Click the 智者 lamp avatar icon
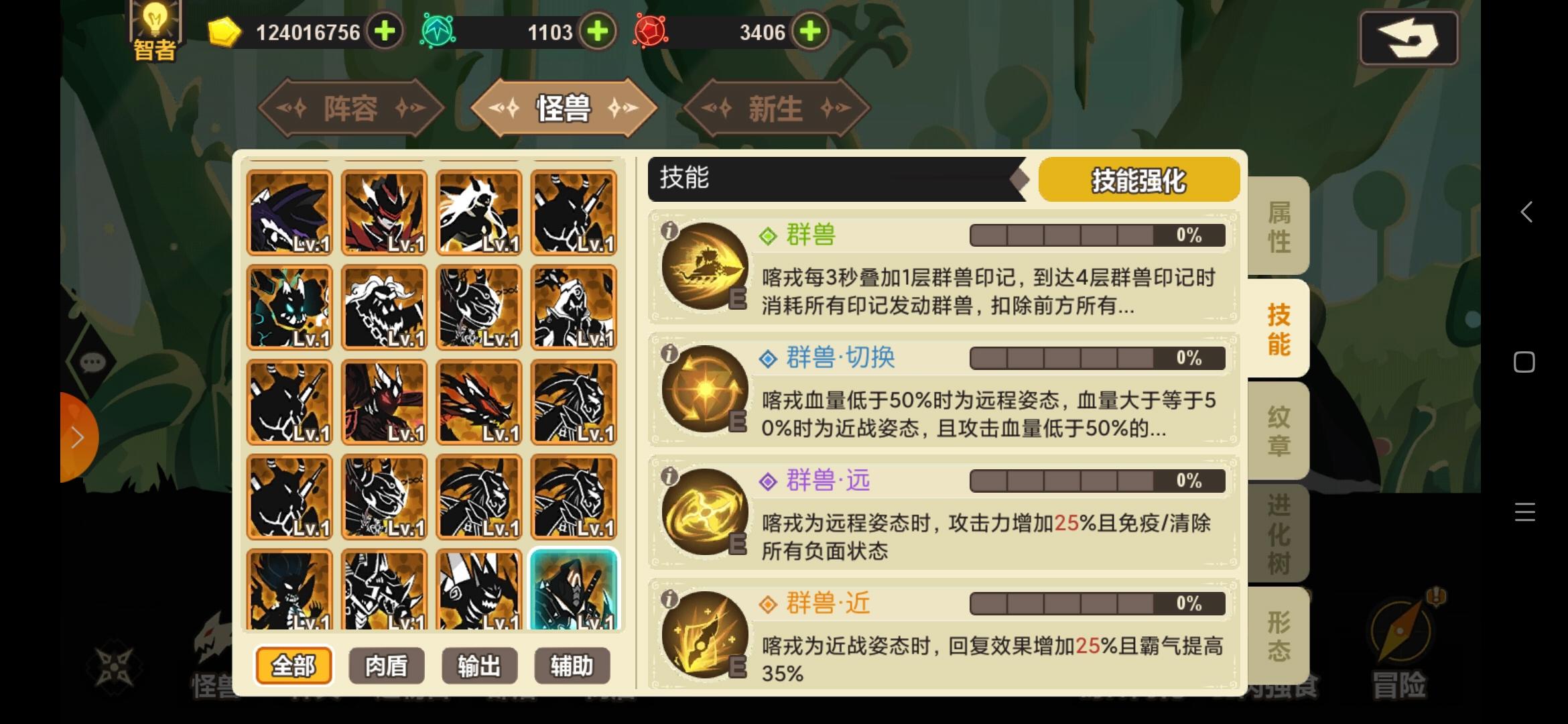Screen dimensions: 1568x724 (x=154, y=28)
